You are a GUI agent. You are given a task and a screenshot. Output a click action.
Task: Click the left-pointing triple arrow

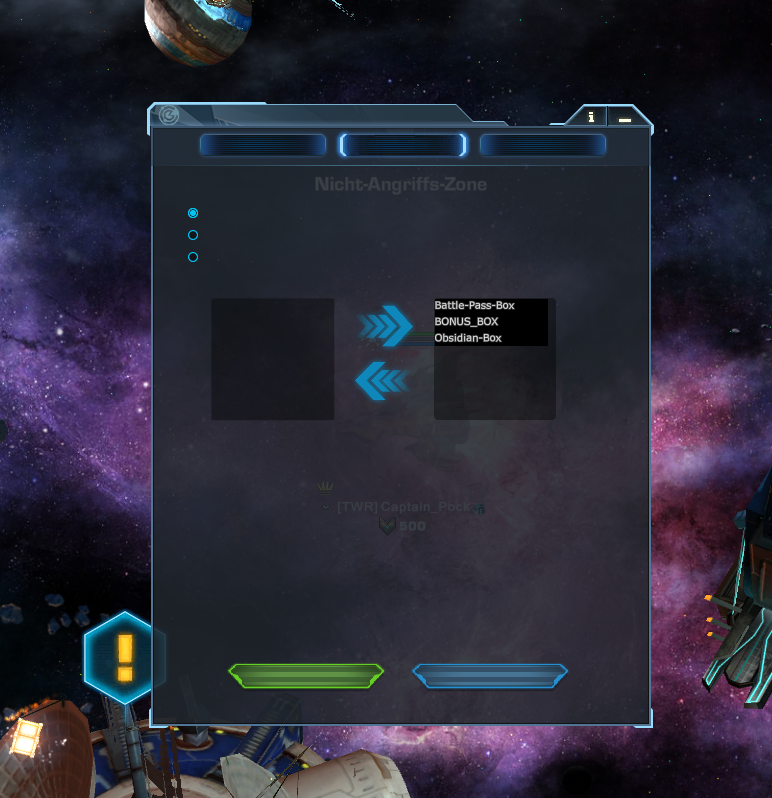pos(382,380)
